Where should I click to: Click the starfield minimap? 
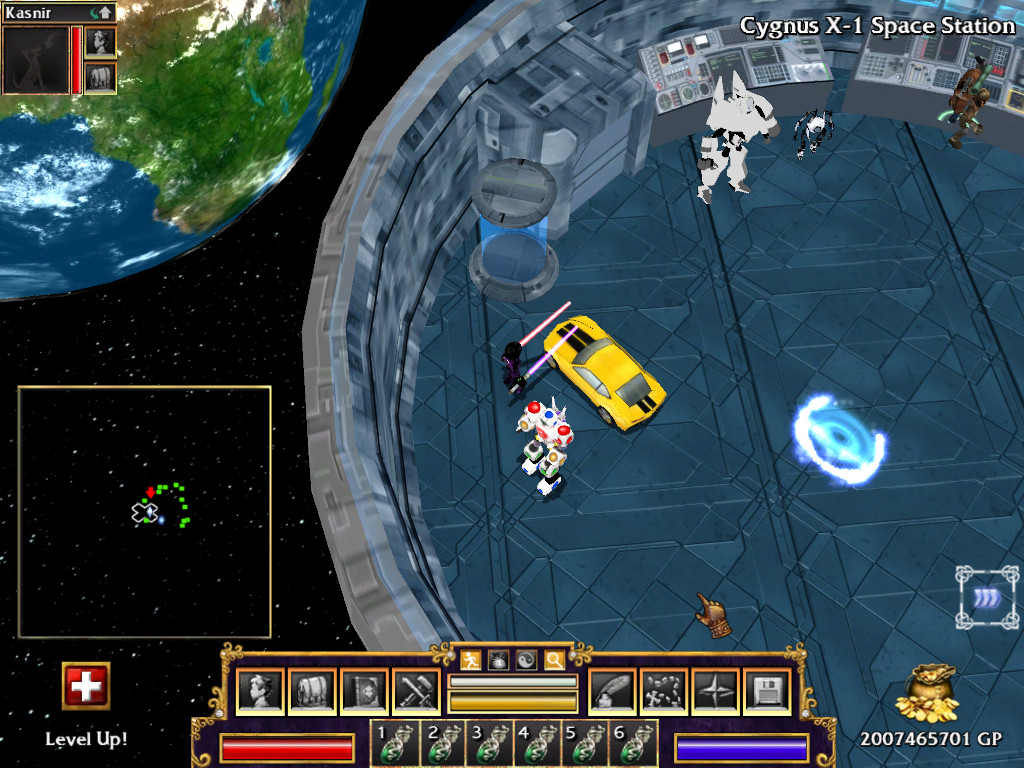coord(145,512)
